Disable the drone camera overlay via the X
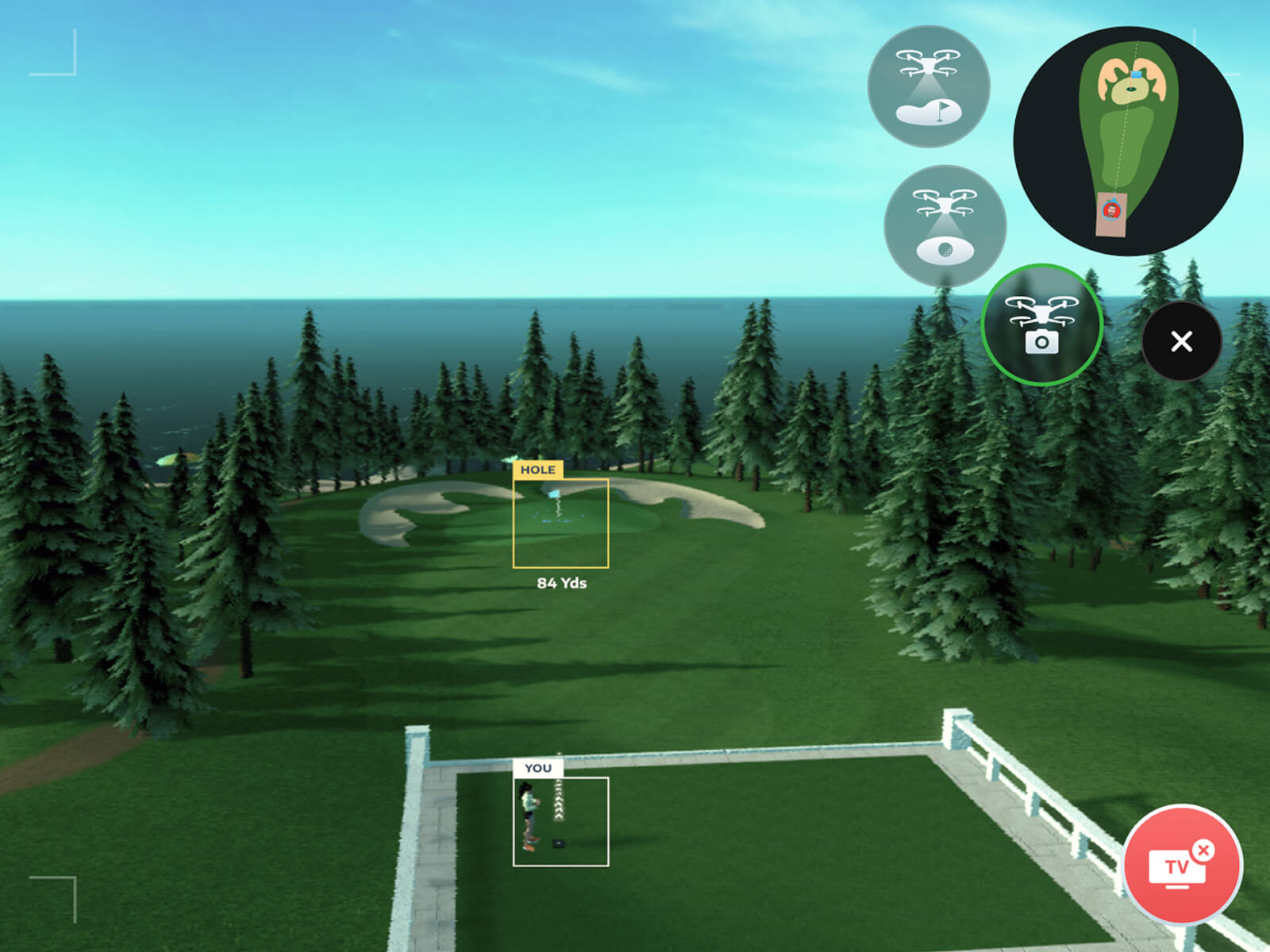Image resolution: width=1270 pixels, height=952 pixels. pos(1180,342)
